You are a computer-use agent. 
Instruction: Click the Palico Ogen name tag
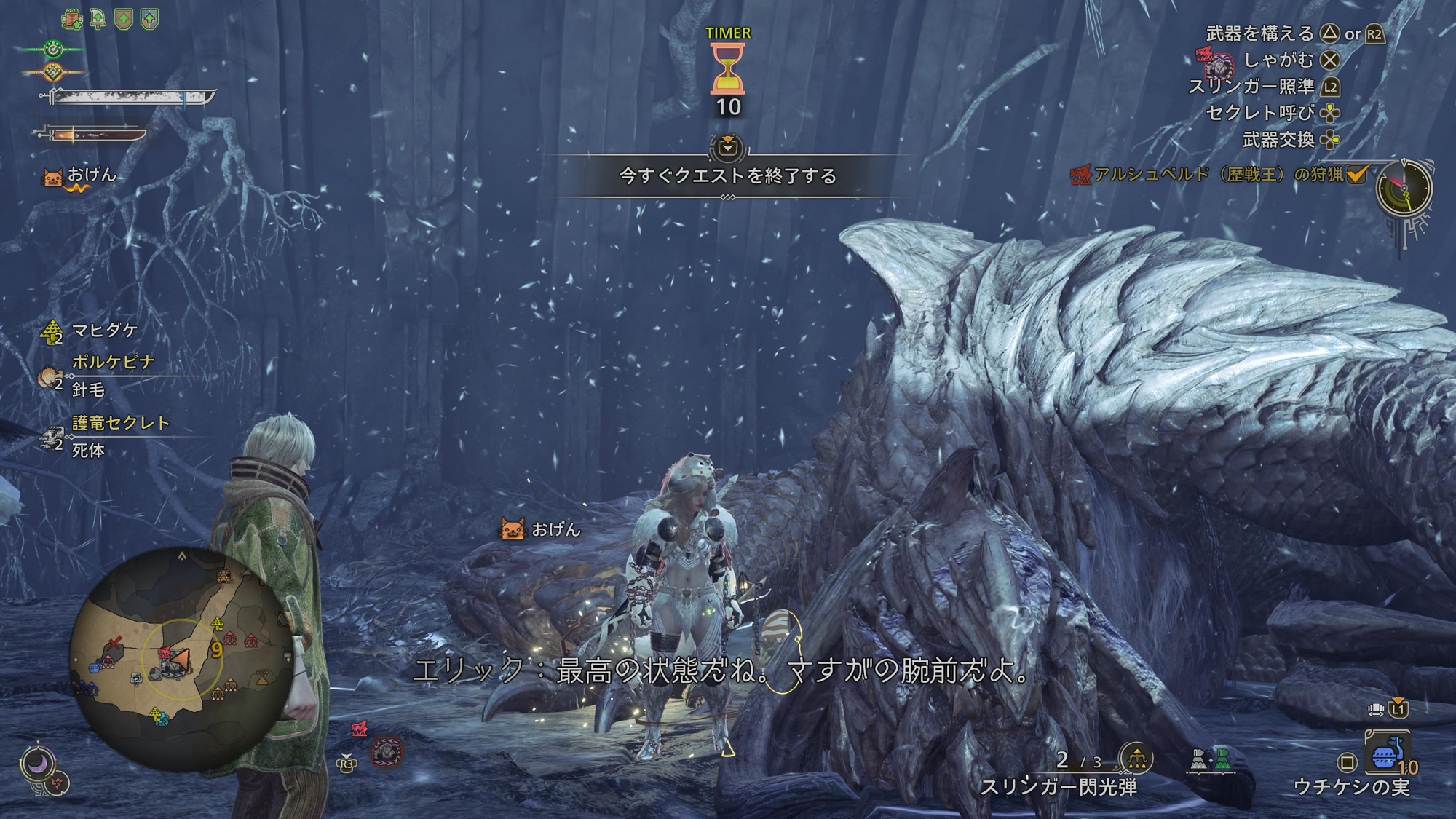coord(541,529)
